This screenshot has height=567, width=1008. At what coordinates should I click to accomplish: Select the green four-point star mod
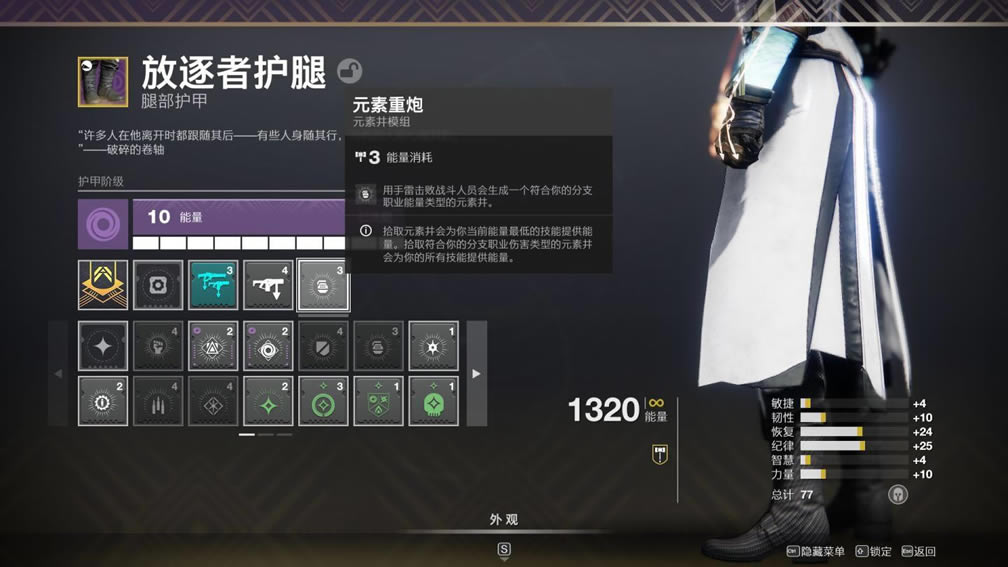click(268, 401)
